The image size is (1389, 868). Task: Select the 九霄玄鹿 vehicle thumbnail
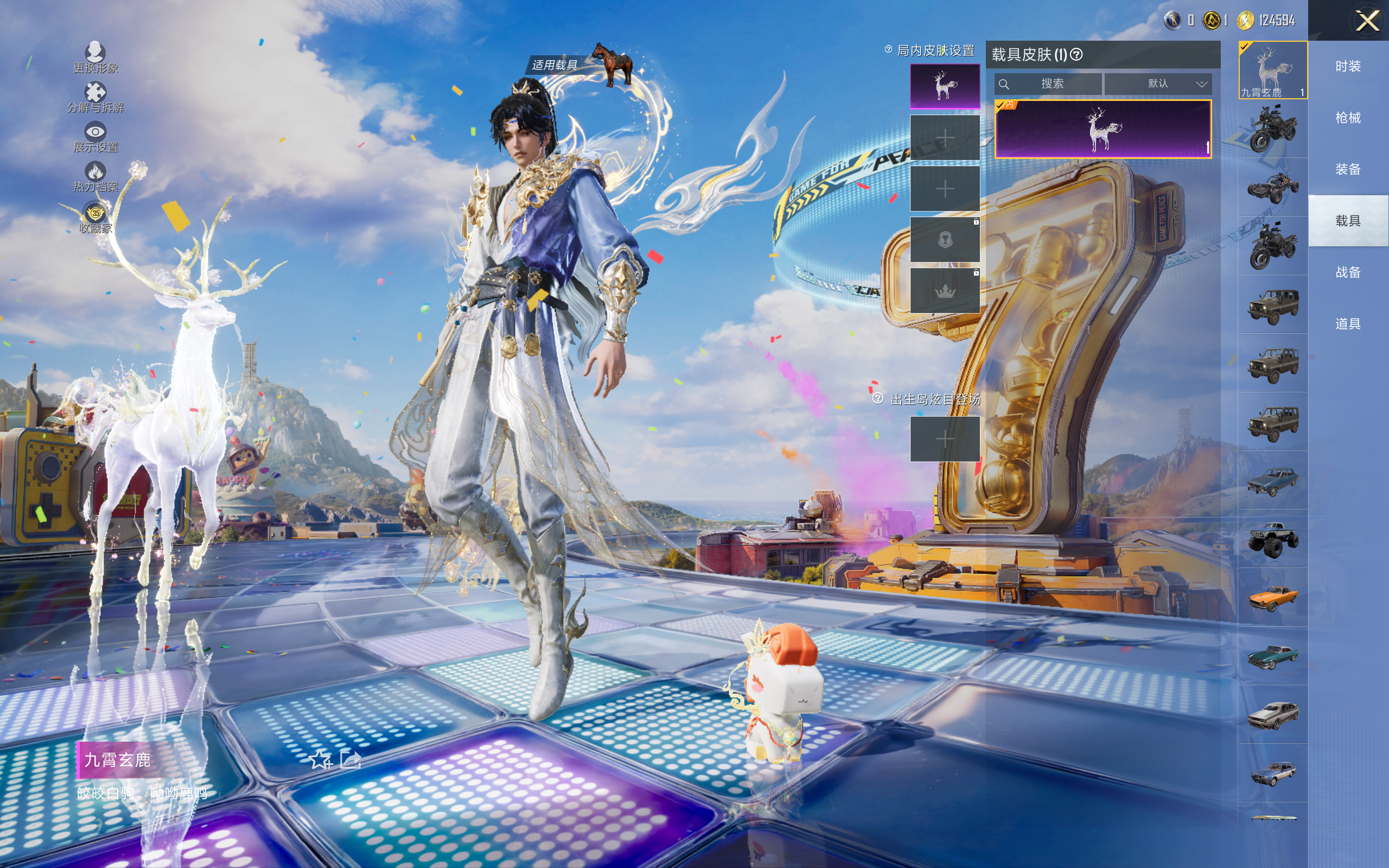point(1272,70)
